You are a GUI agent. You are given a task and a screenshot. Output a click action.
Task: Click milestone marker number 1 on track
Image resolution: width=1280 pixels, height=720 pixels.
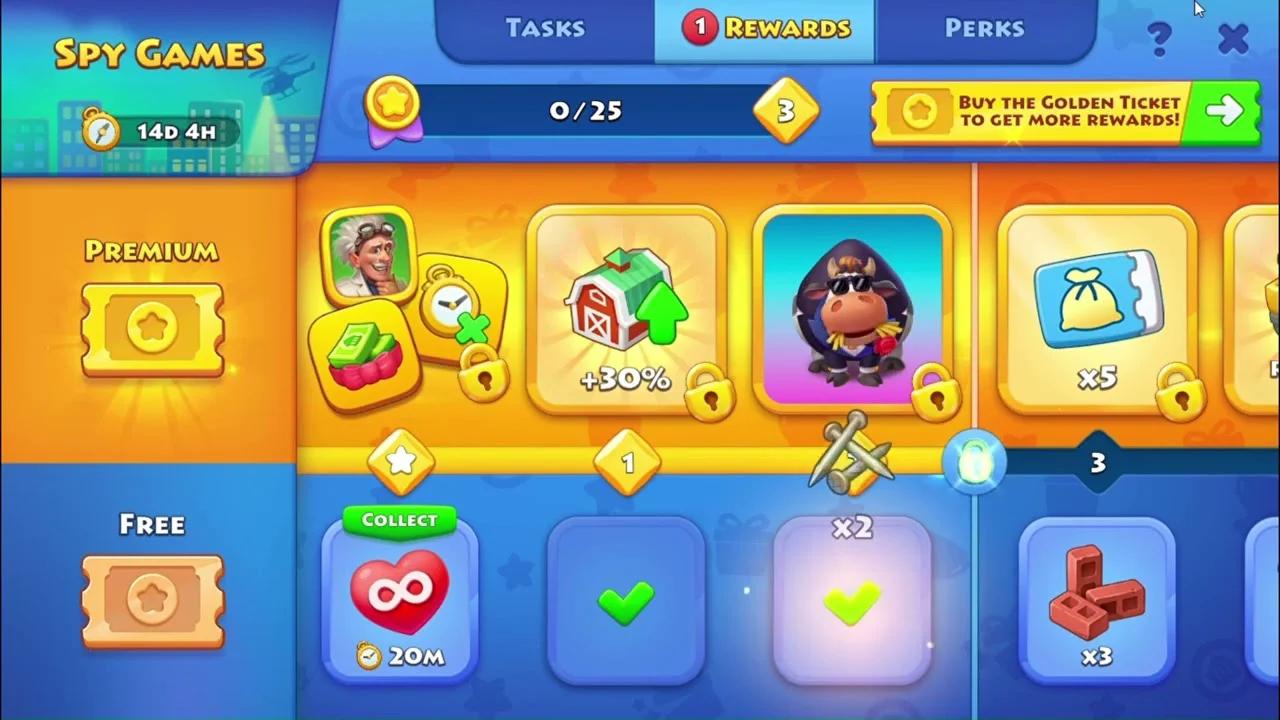(x=627, y=463)
